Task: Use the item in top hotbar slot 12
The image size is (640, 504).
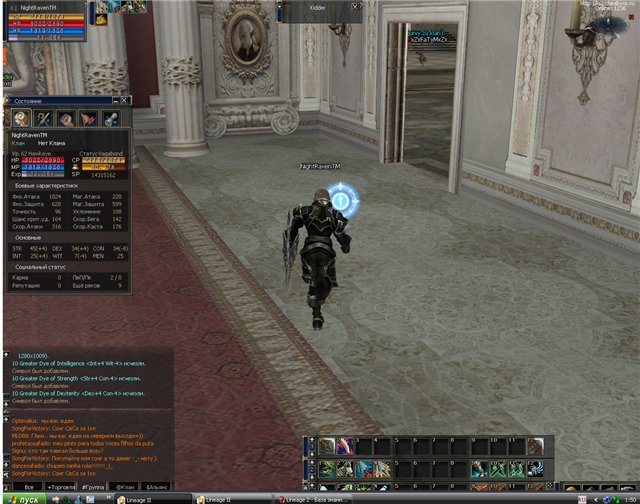Action: 535,447
